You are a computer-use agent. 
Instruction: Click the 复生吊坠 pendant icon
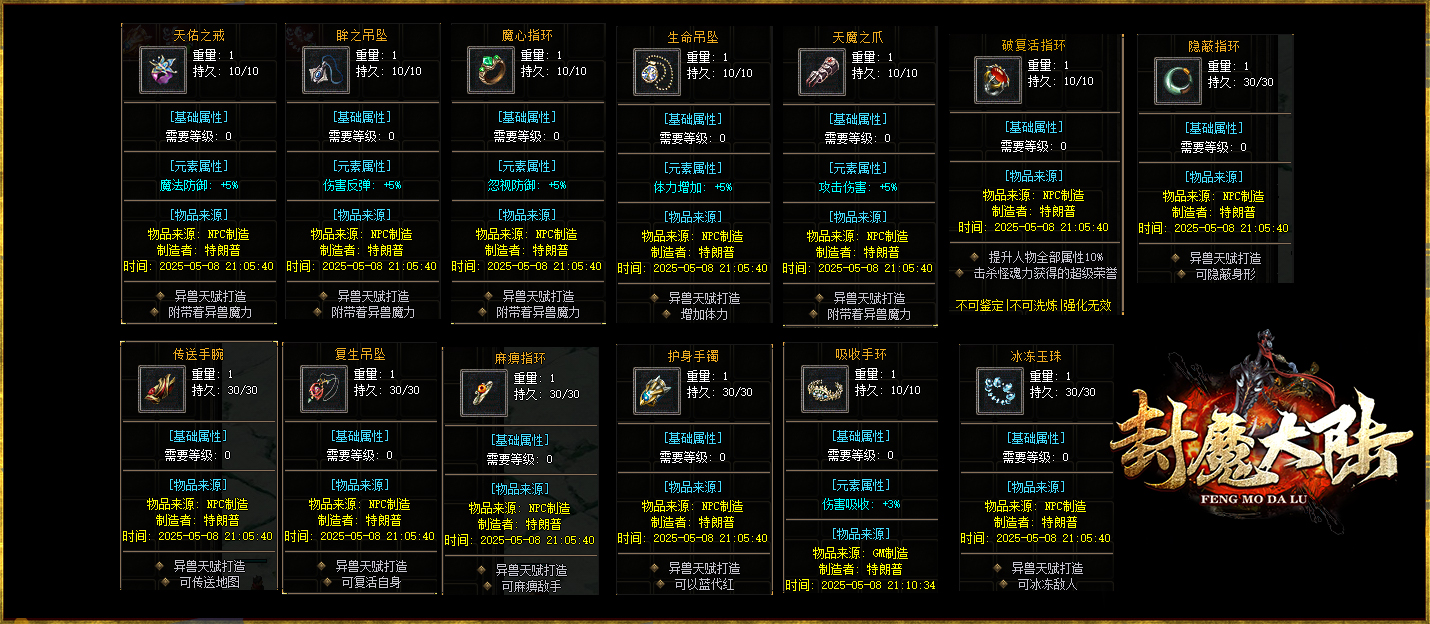pos(324,389)
